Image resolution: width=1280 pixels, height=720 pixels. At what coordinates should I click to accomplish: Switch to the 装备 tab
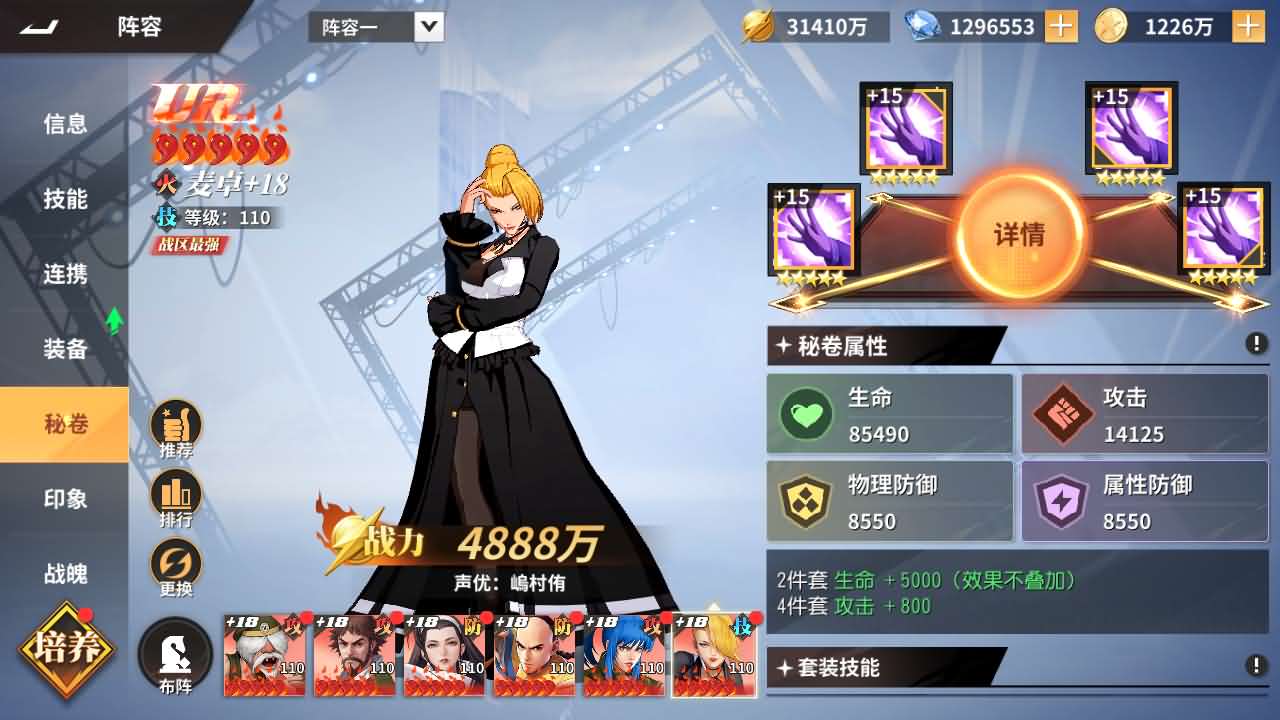tap(65, 347)
